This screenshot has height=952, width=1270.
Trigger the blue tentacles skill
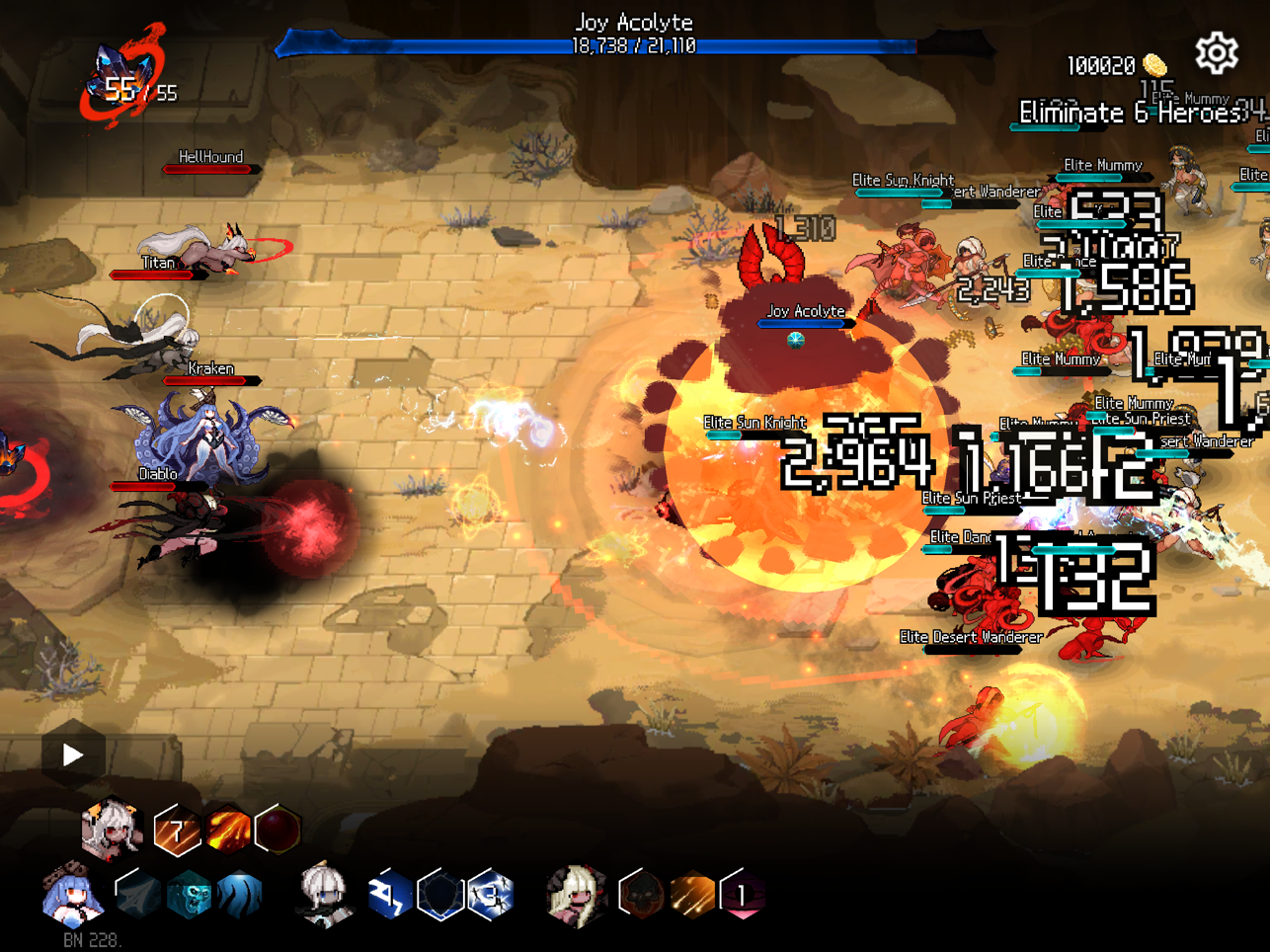(239, 896)
